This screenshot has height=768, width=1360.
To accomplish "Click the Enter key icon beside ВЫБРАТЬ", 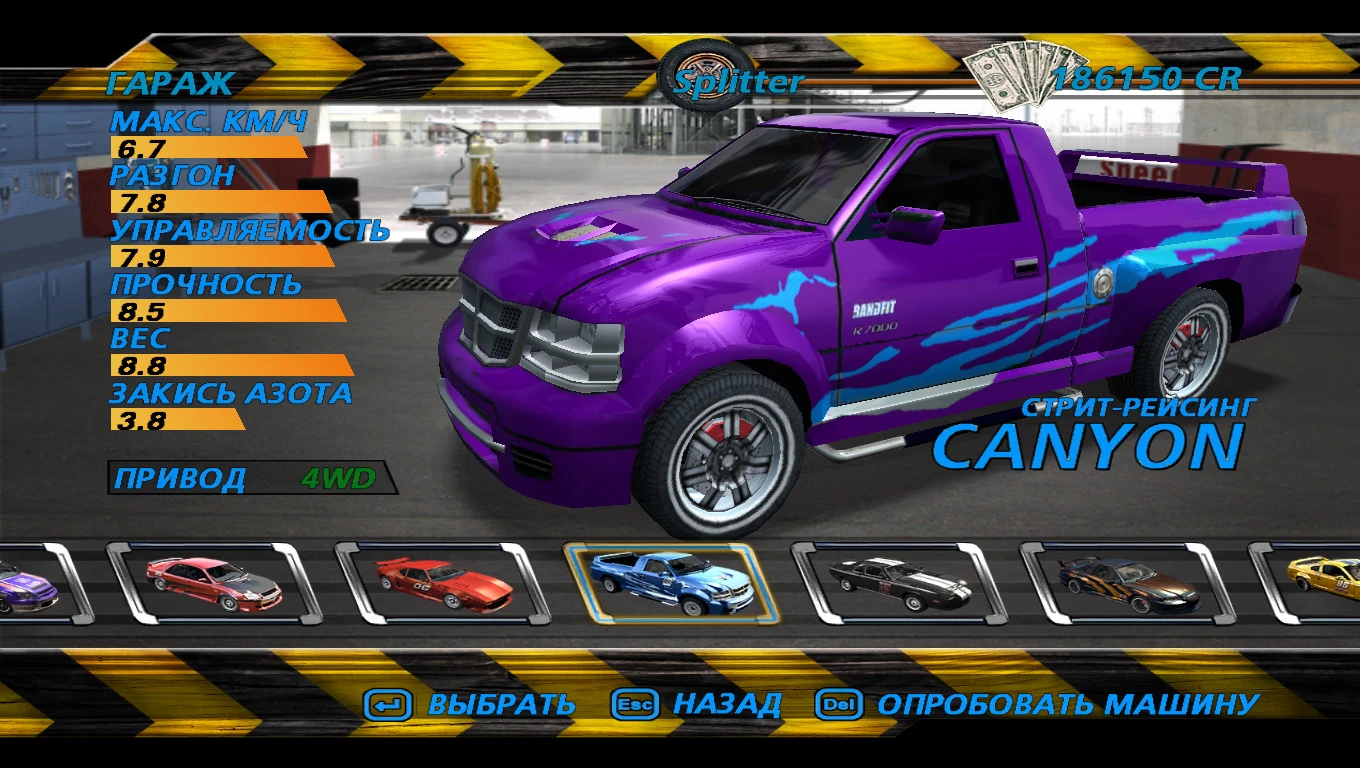I will (x=389, y=704).
